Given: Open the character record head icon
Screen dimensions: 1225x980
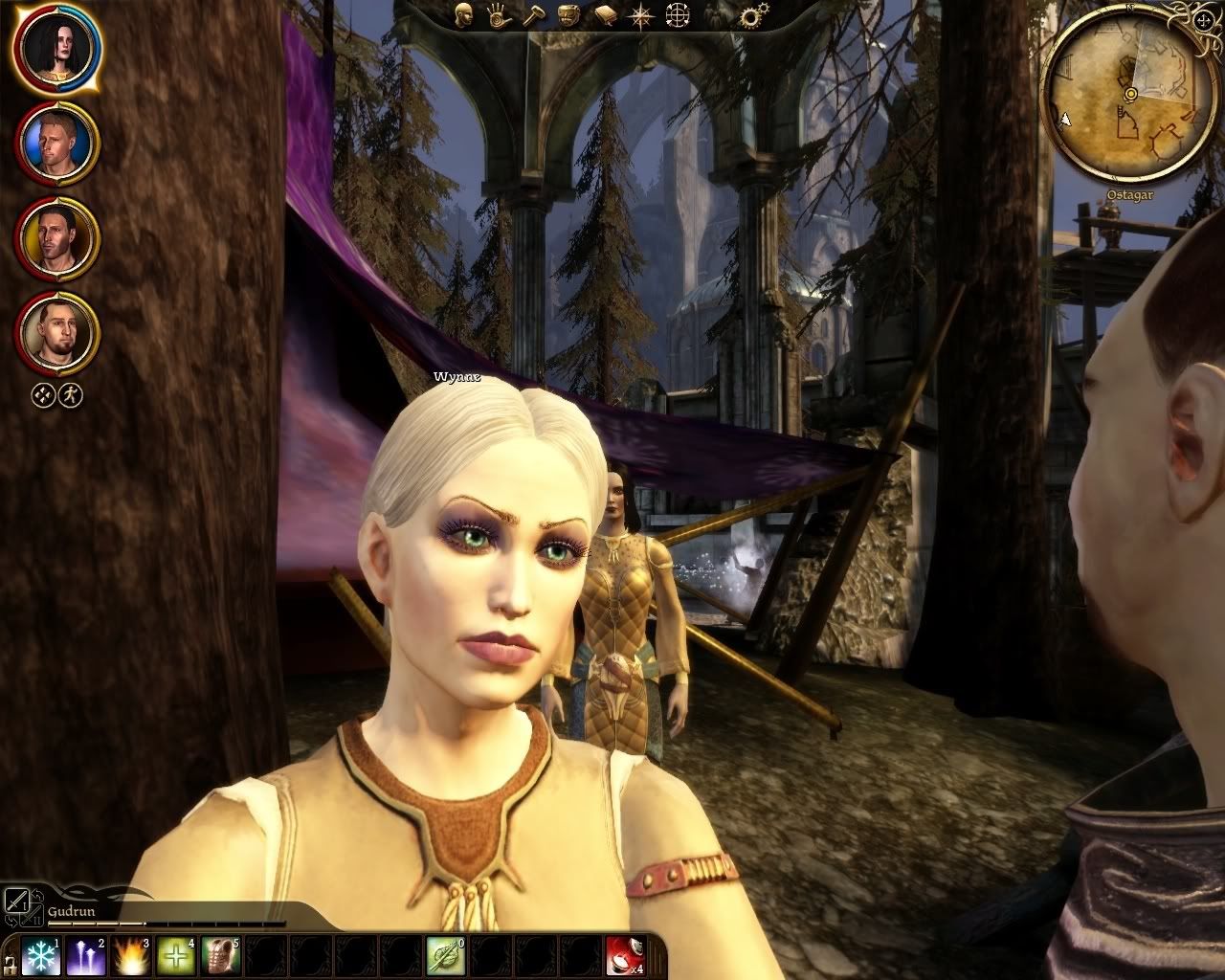Looking at the screenshot, I should pyautogui.click(x=464, y=14).
